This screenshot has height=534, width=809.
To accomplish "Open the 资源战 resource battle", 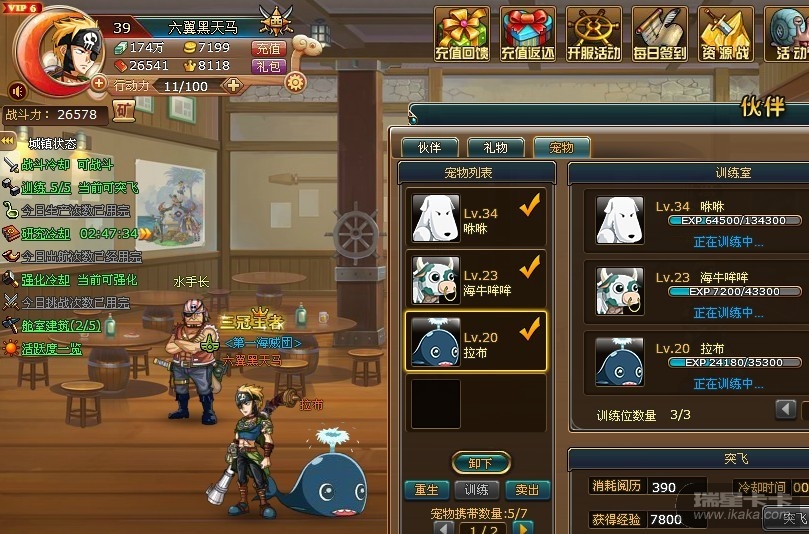I will (726, 33).
